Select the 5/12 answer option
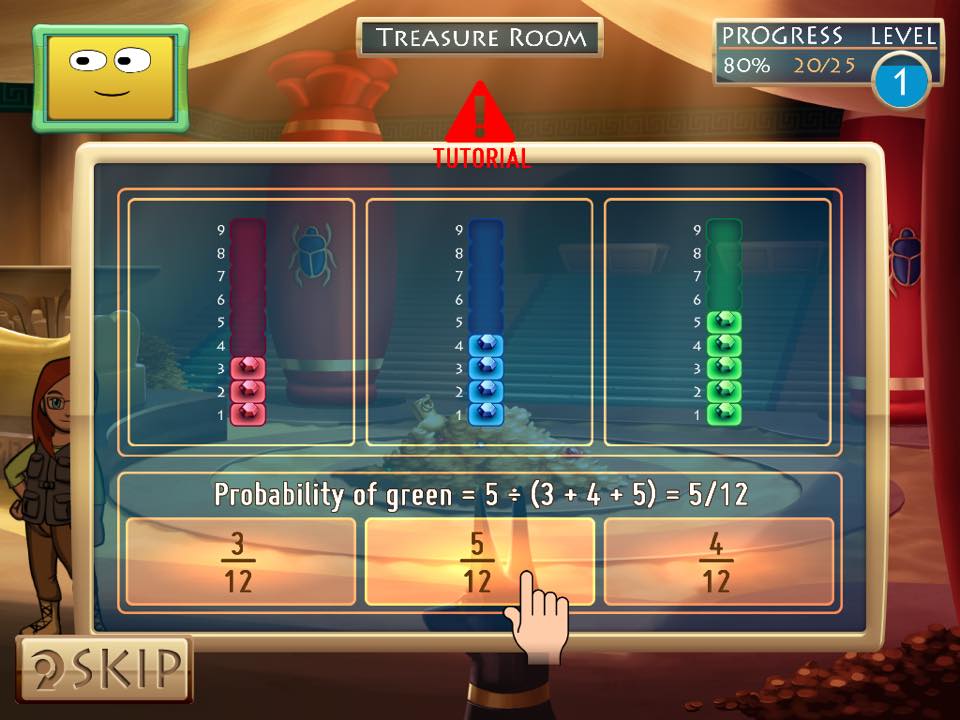960x720 pixels. 478,561
